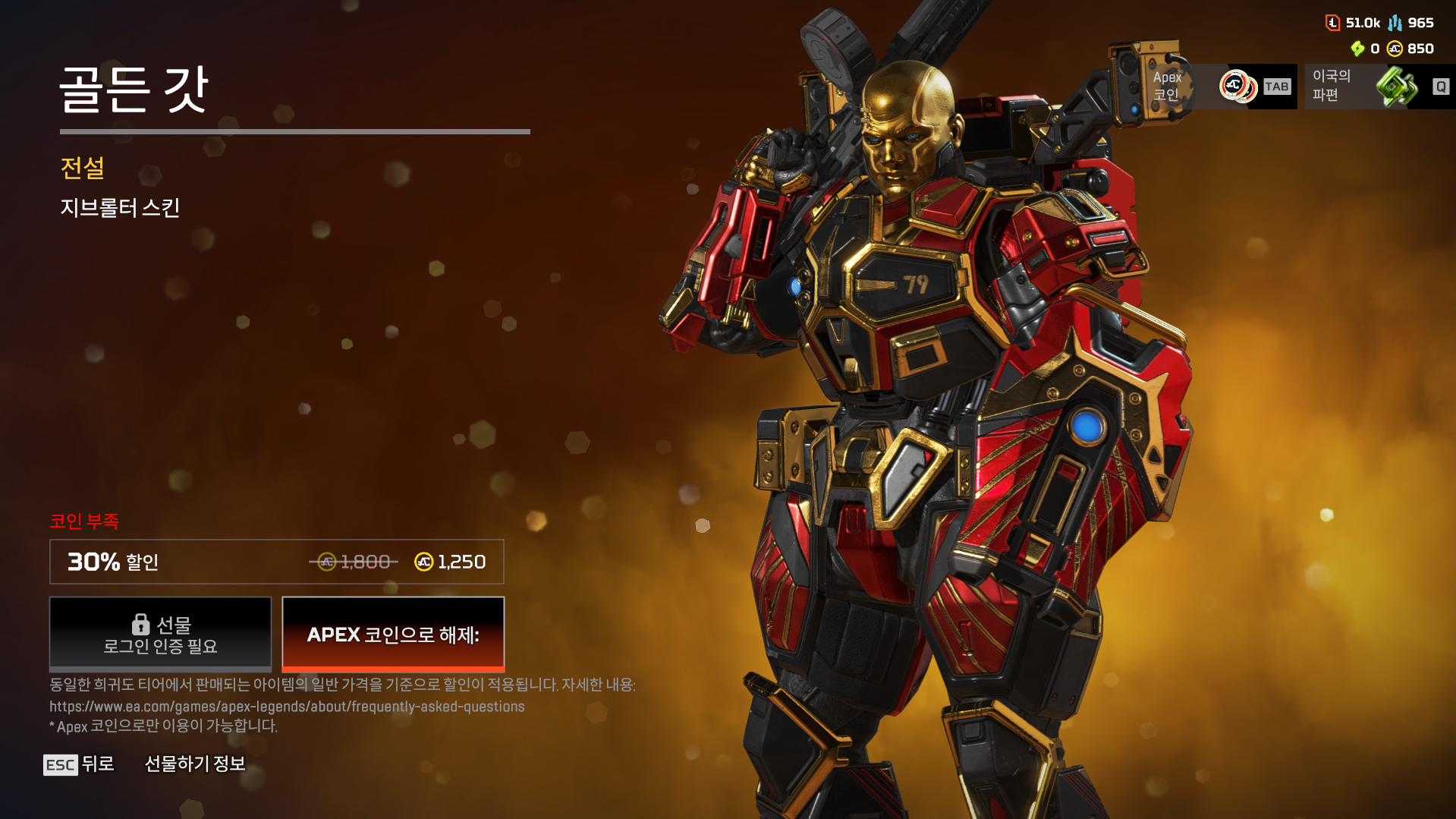This screenshot has height=819, width=1456.
Task: Select the green Heirloom Shards icon showing 0
Action: tap(1359, 49)
